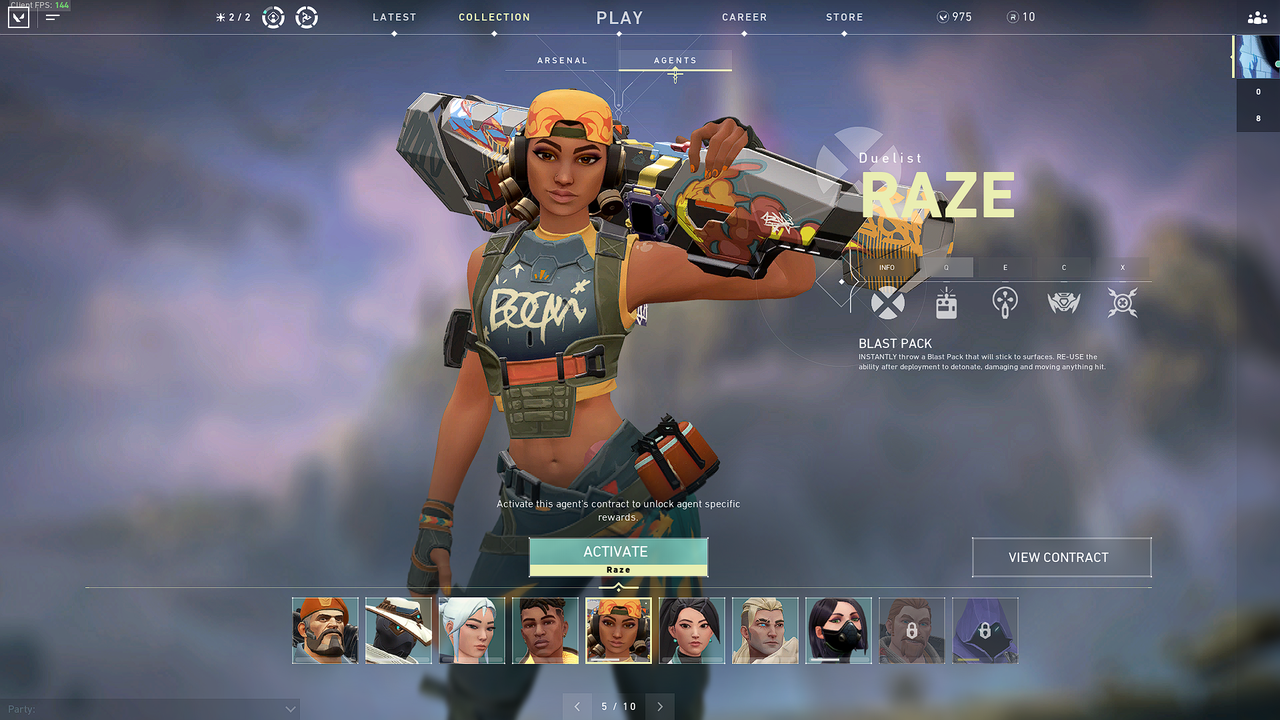
Task: Switch to the CAREER menu item
Action: pyautogui.click(x=744, y=17)
